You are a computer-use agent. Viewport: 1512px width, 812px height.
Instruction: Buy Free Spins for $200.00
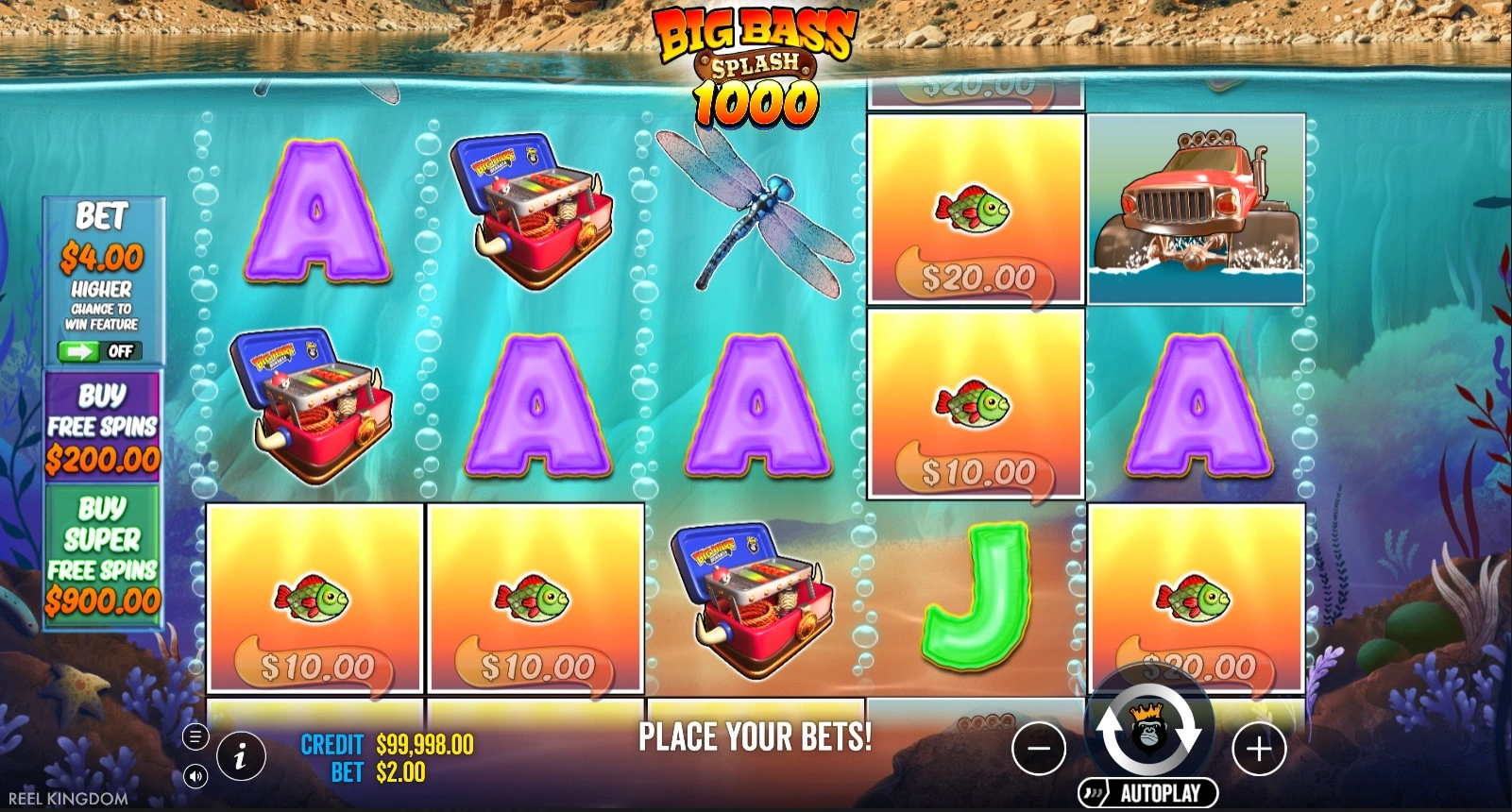tap(103, 427)
